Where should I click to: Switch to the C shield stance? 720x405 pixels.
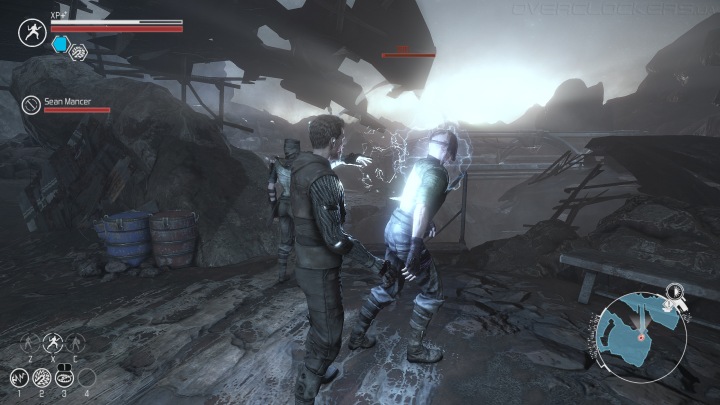tap(73, 341)
